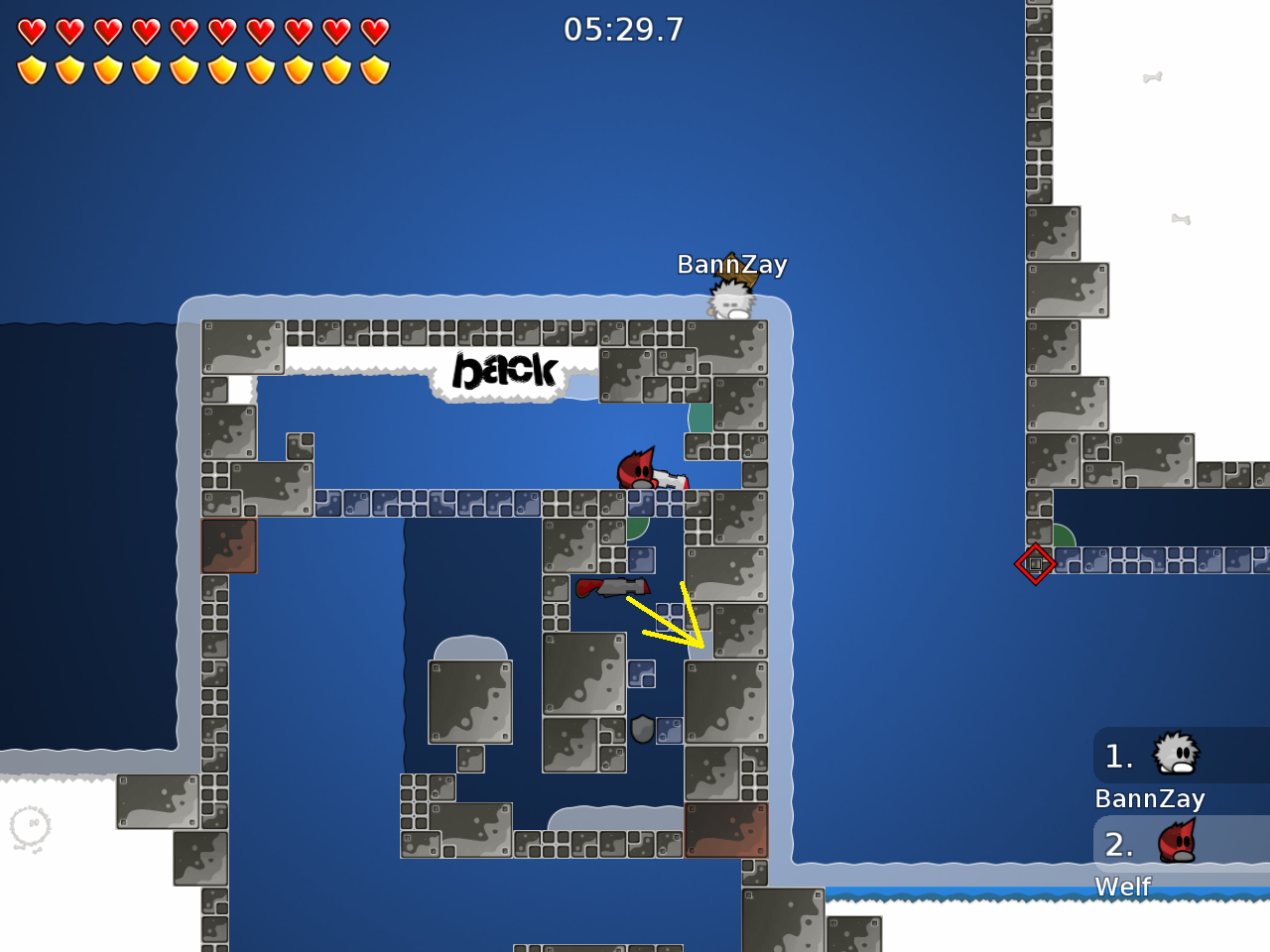This screenshot has width=1270, height=952.
Task: Select the reddish-brown block on the left wall
Action: coord(227,545)
